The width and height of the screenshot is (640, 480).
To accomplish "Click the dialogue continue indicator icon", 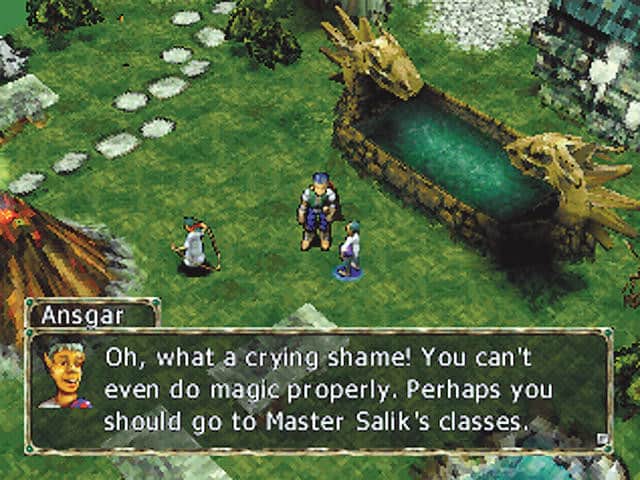I will click(600, 437).
